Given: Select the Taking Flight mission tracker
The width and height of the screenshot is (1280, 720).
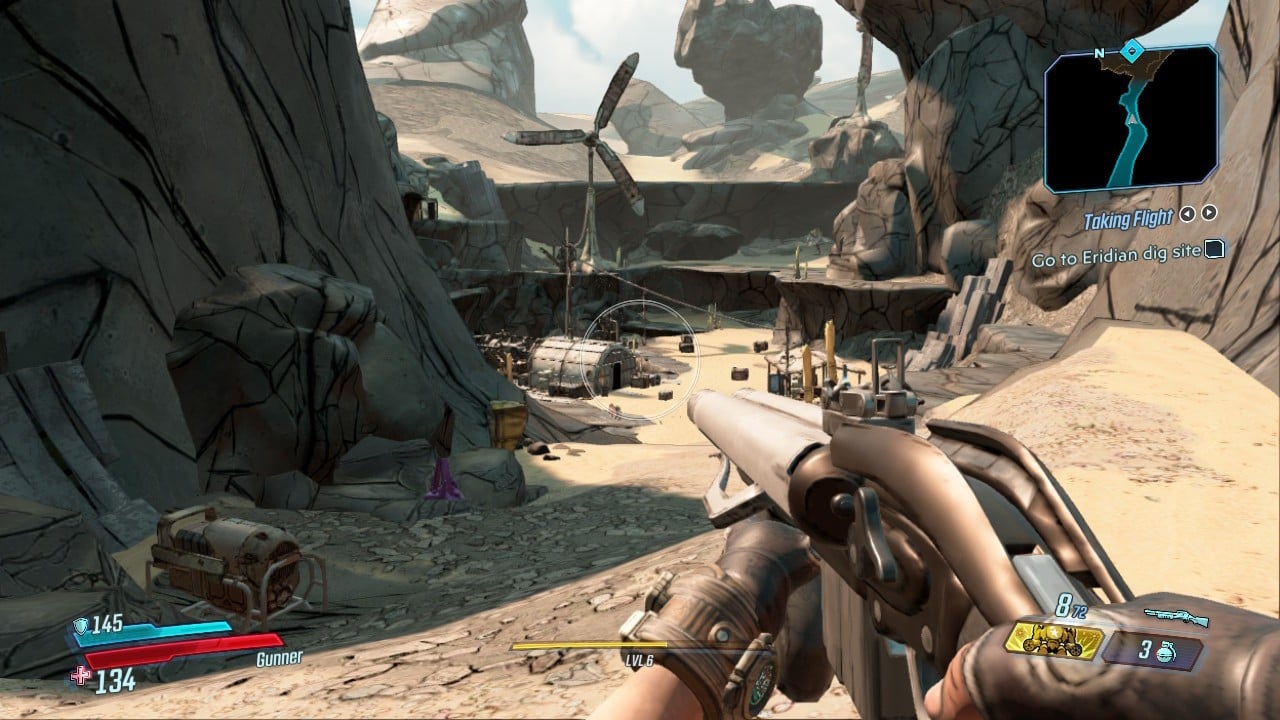Looking at the screenshot, I should coord(1128,219).
